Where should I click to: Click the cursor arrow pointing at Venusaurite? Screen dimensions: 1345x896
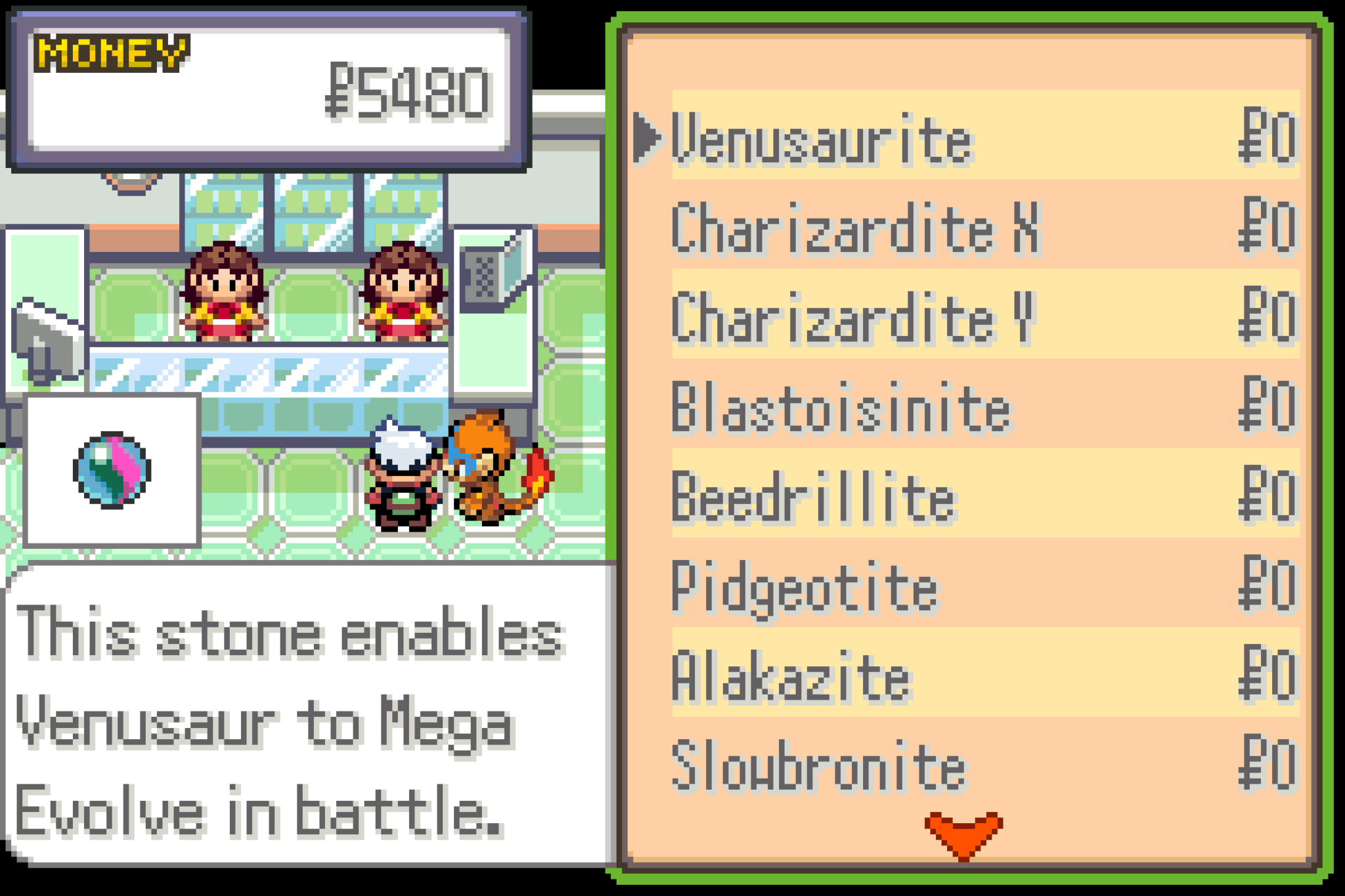(x=647, y=138)
